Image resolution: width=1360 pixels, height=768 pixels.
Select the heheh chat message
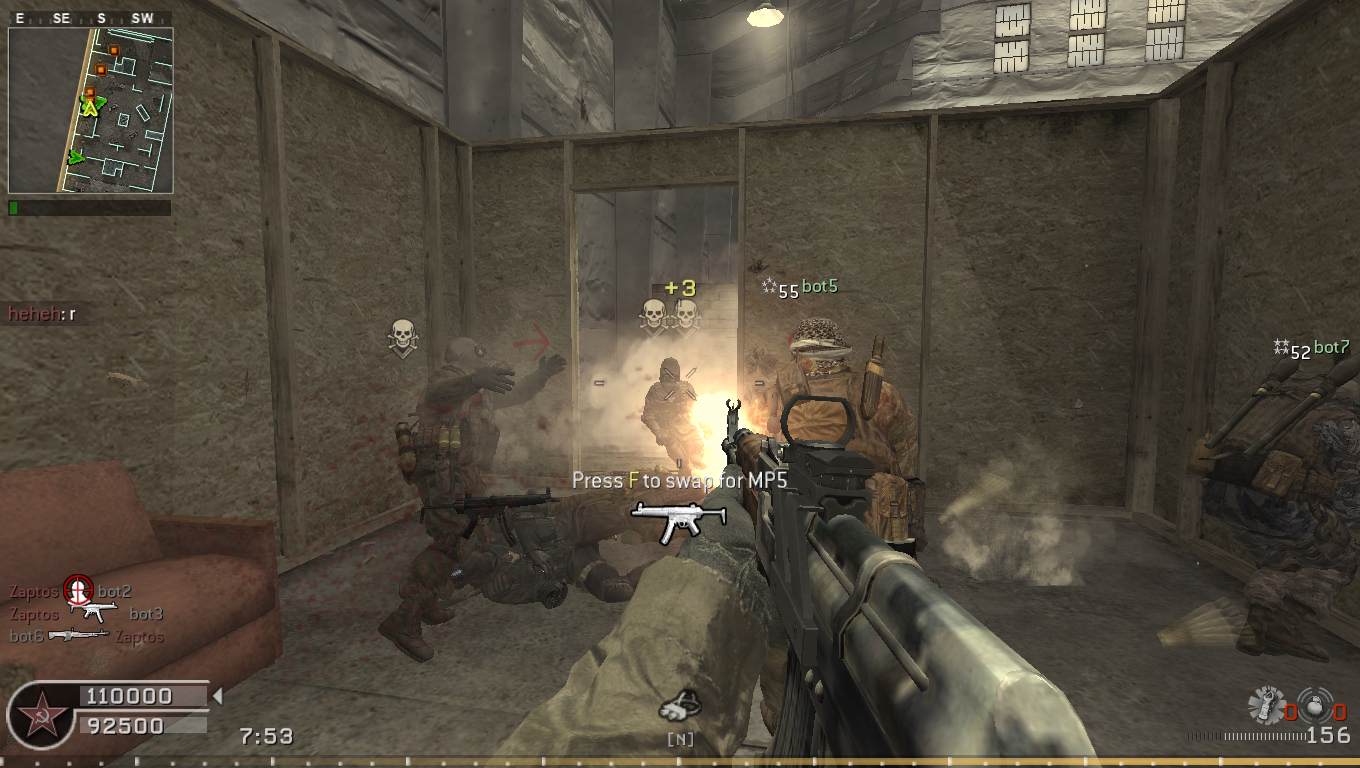[43, 314]
